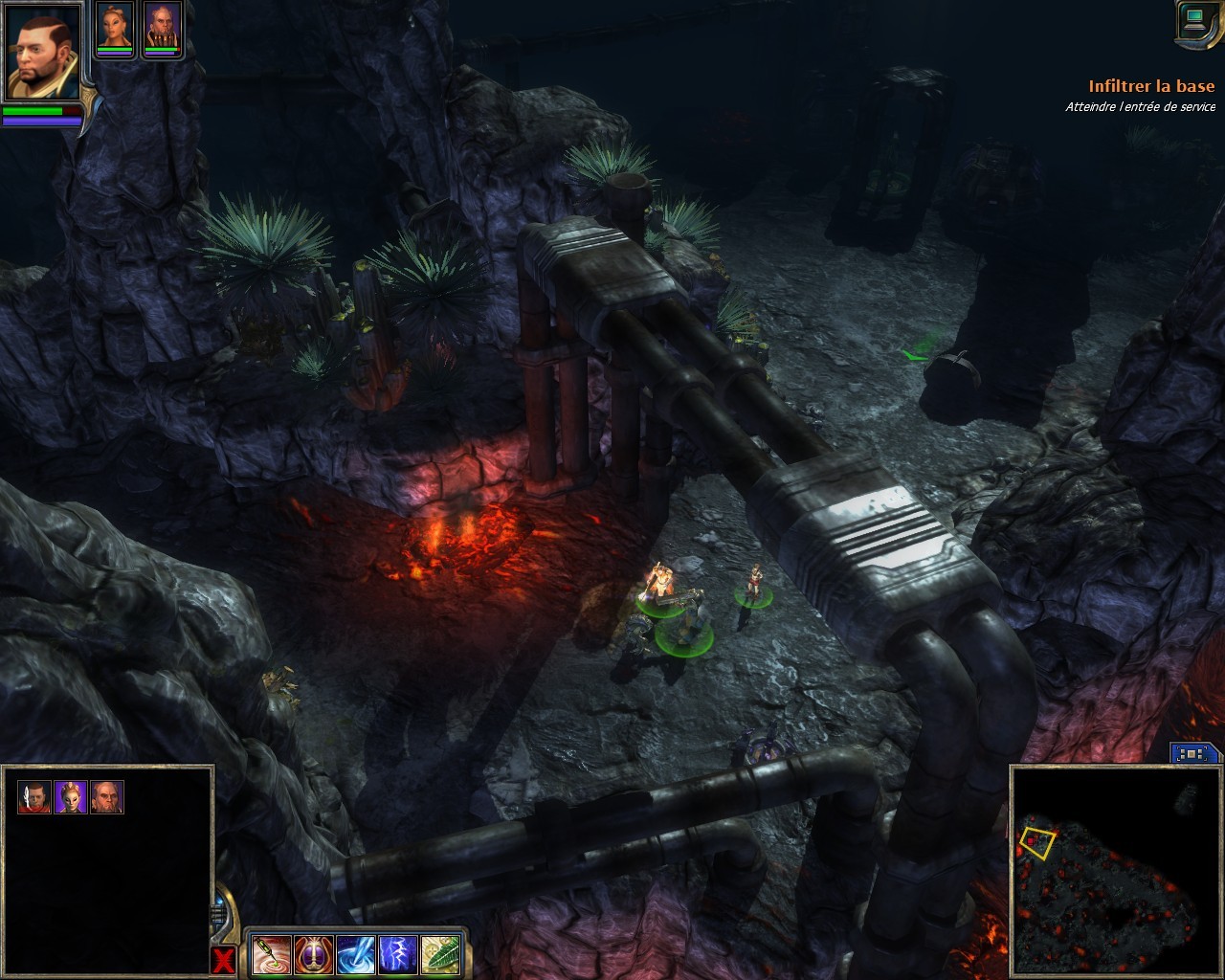Choose the masked woman on purple portrait
1225x980 pixels.
[71, 796]
